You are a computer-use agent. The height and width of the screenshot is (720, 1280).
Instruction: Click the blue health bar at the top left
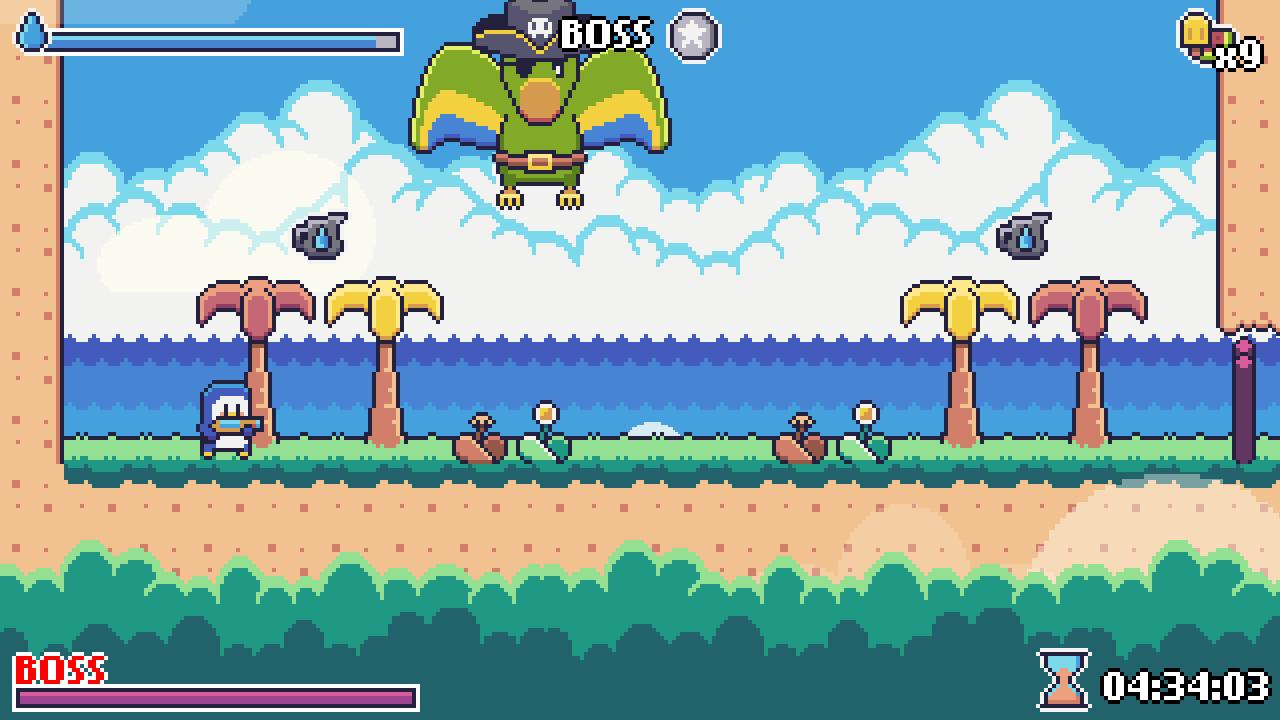pos(220,42)
